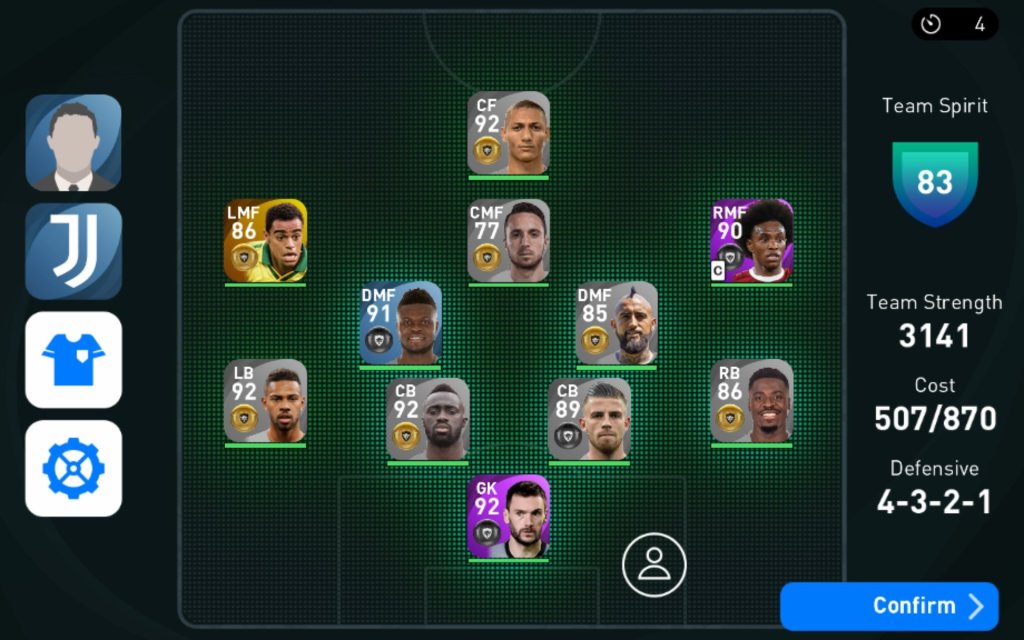
Task: Open the substitutes person icon button
Action: 654,565
